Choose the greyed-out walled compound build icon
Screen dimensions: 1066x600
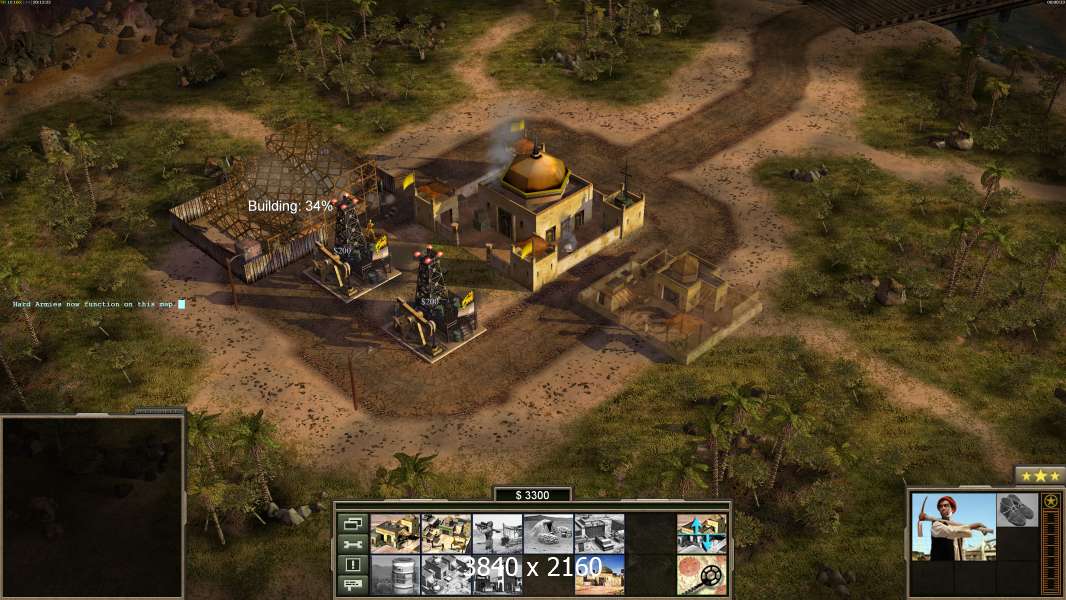pyautogui.click(x=599, y=534)
